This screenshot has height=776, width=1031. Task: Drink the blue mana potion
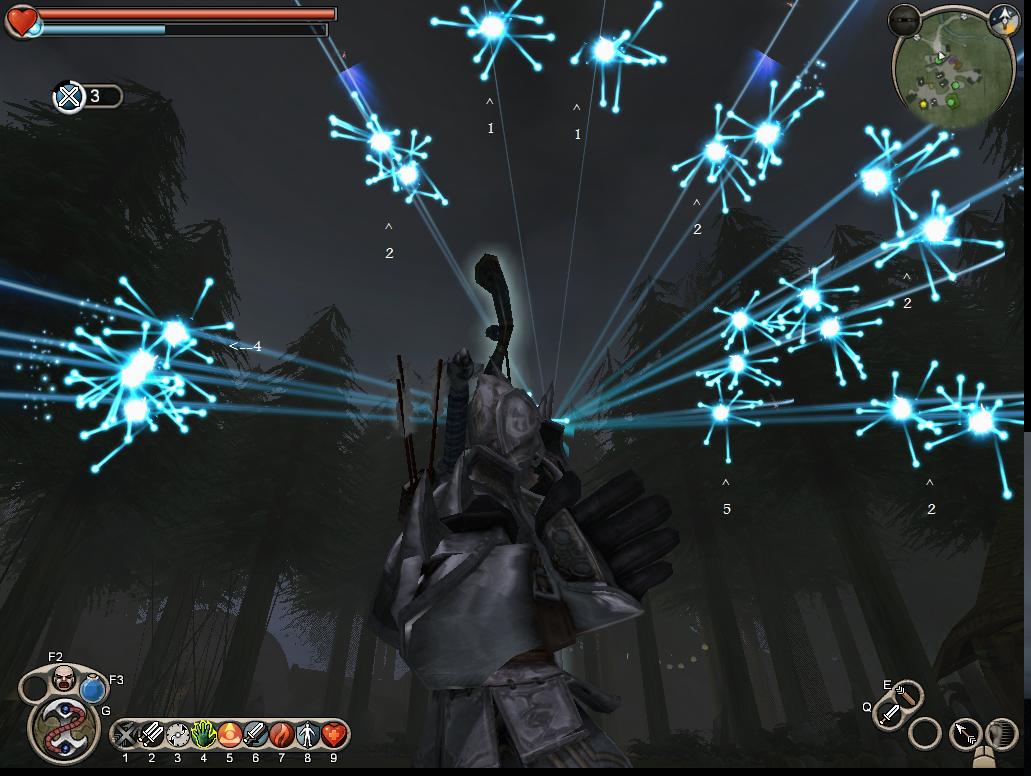coord(93,689)
